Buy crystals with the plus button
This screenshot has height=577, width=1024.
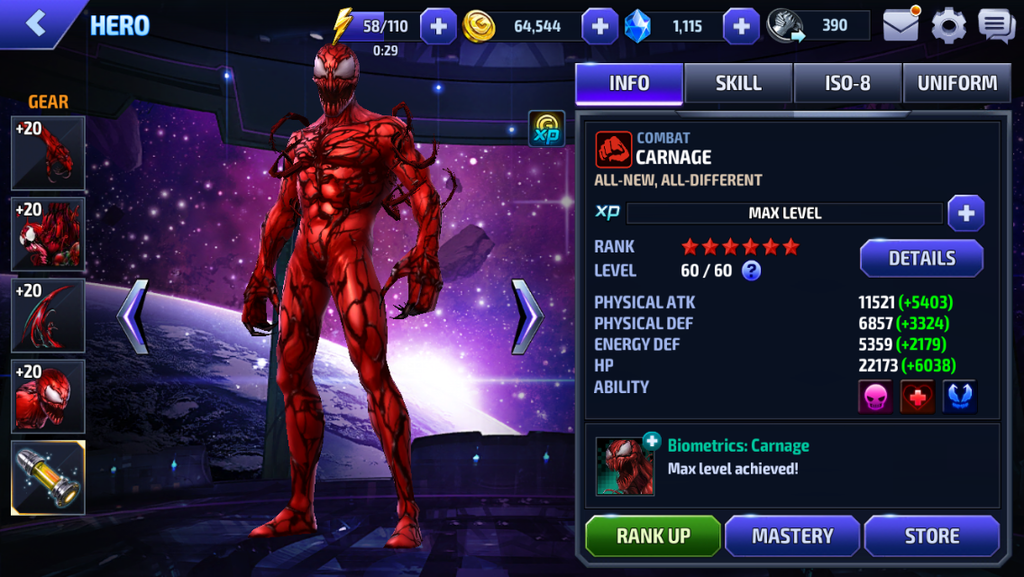click(741, 26)
